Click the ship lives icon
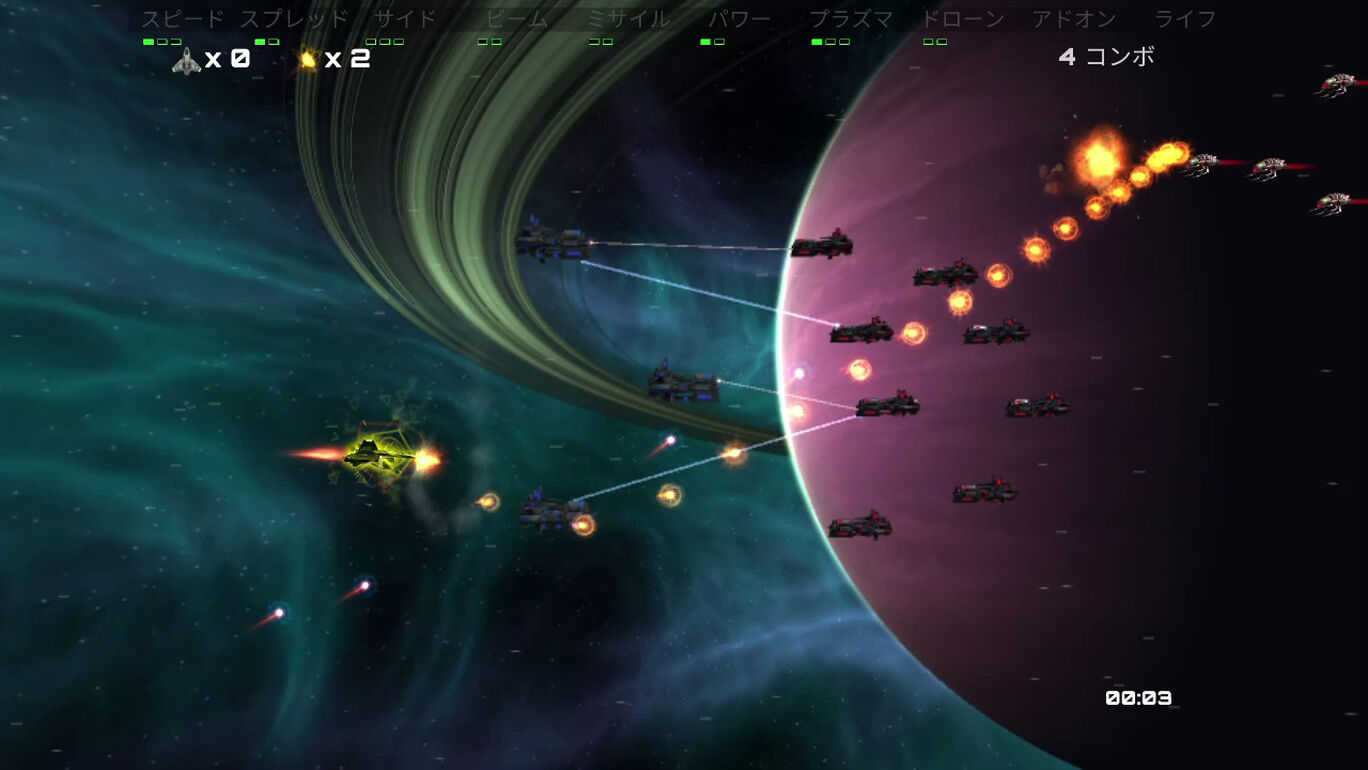This screenshot has height=770, width=1368. (x=187, y=61)
